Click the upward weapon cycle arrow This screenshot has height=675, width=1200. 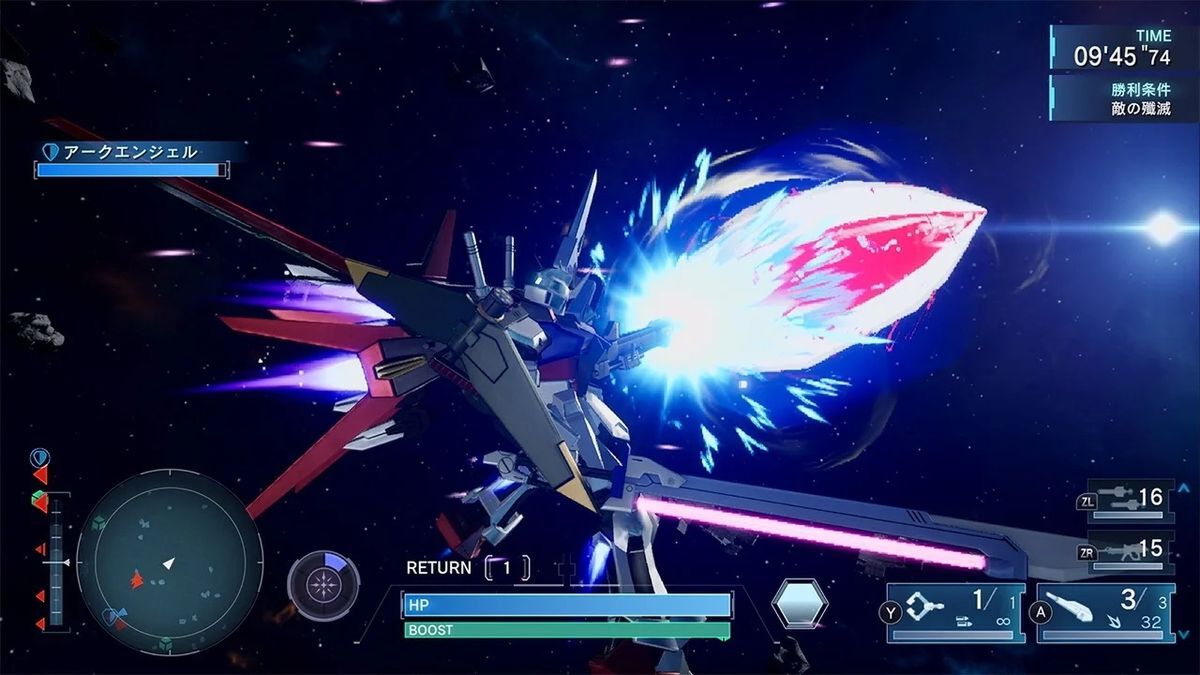coord(1187,488)
